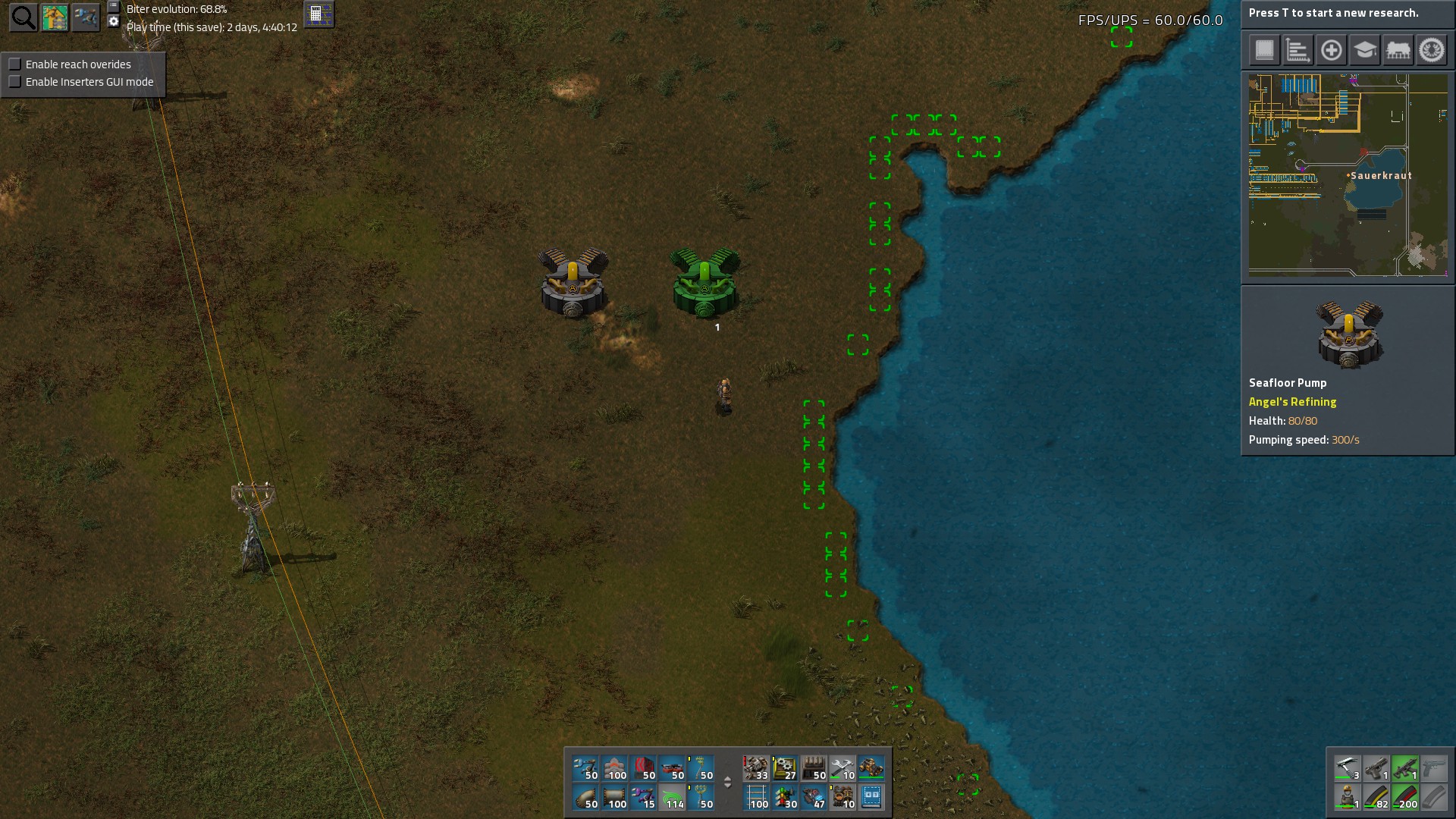Image resolution: width=1456 pixels, height=819 pixels.
Task: Open the magnifying glass search tool
Action: coord(24,17)
